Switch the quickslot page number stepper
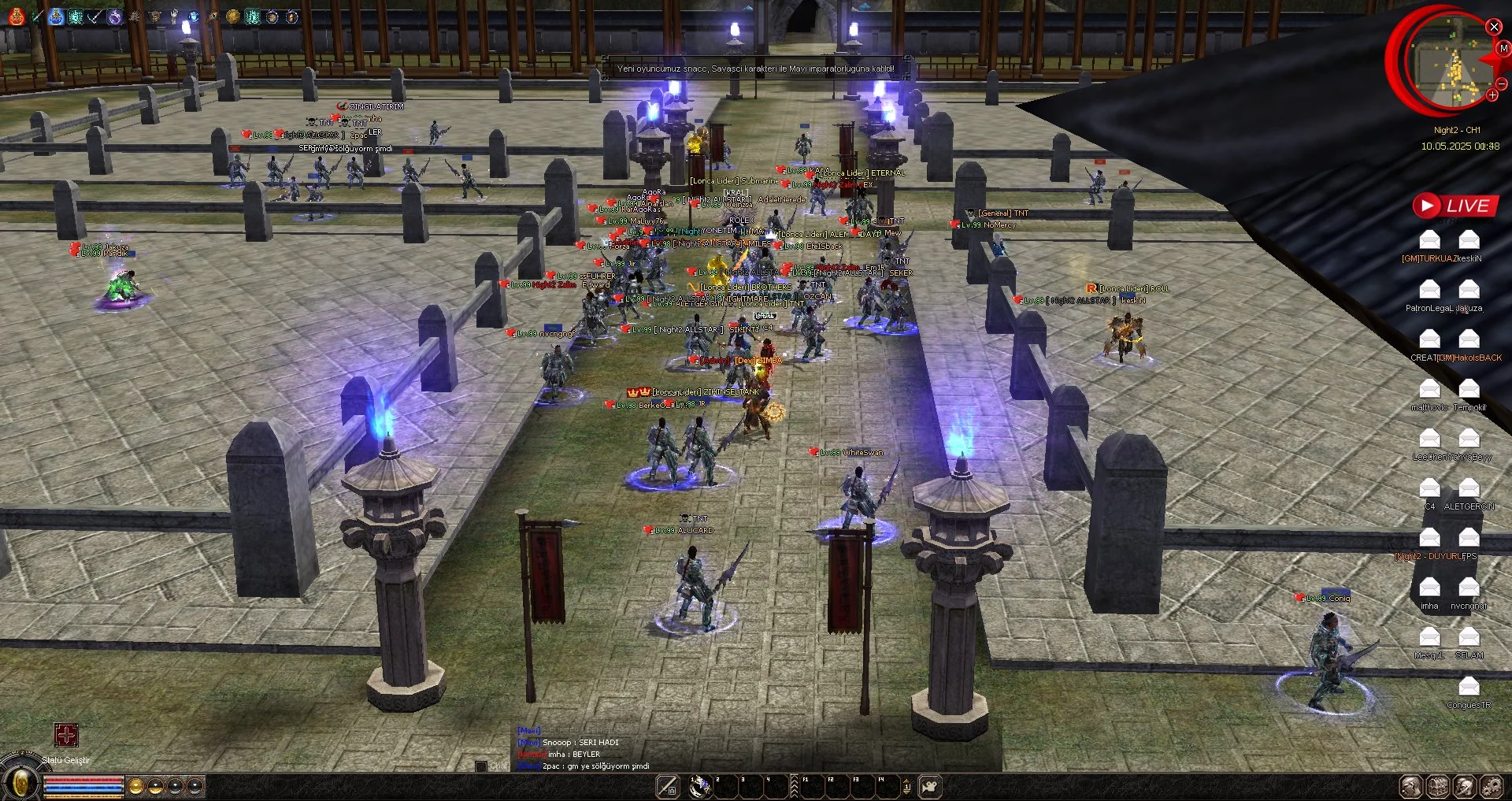 tap(906, 786)
